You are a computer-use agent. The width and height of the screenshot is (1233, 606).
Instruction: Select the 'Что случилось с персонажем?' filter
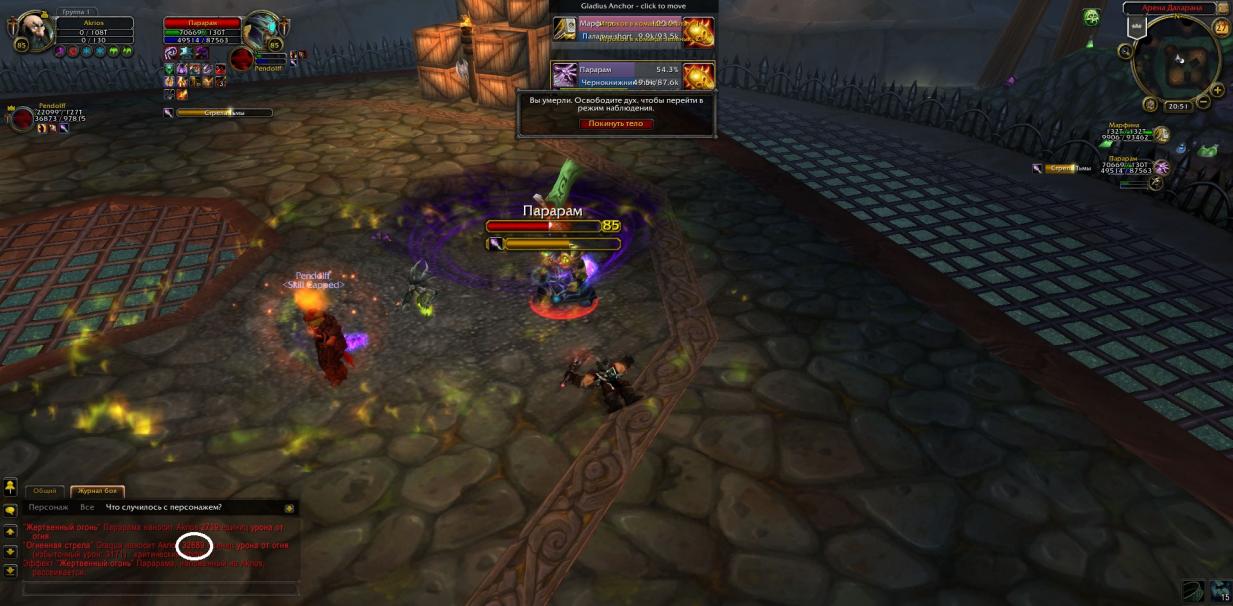coord(164,508)
